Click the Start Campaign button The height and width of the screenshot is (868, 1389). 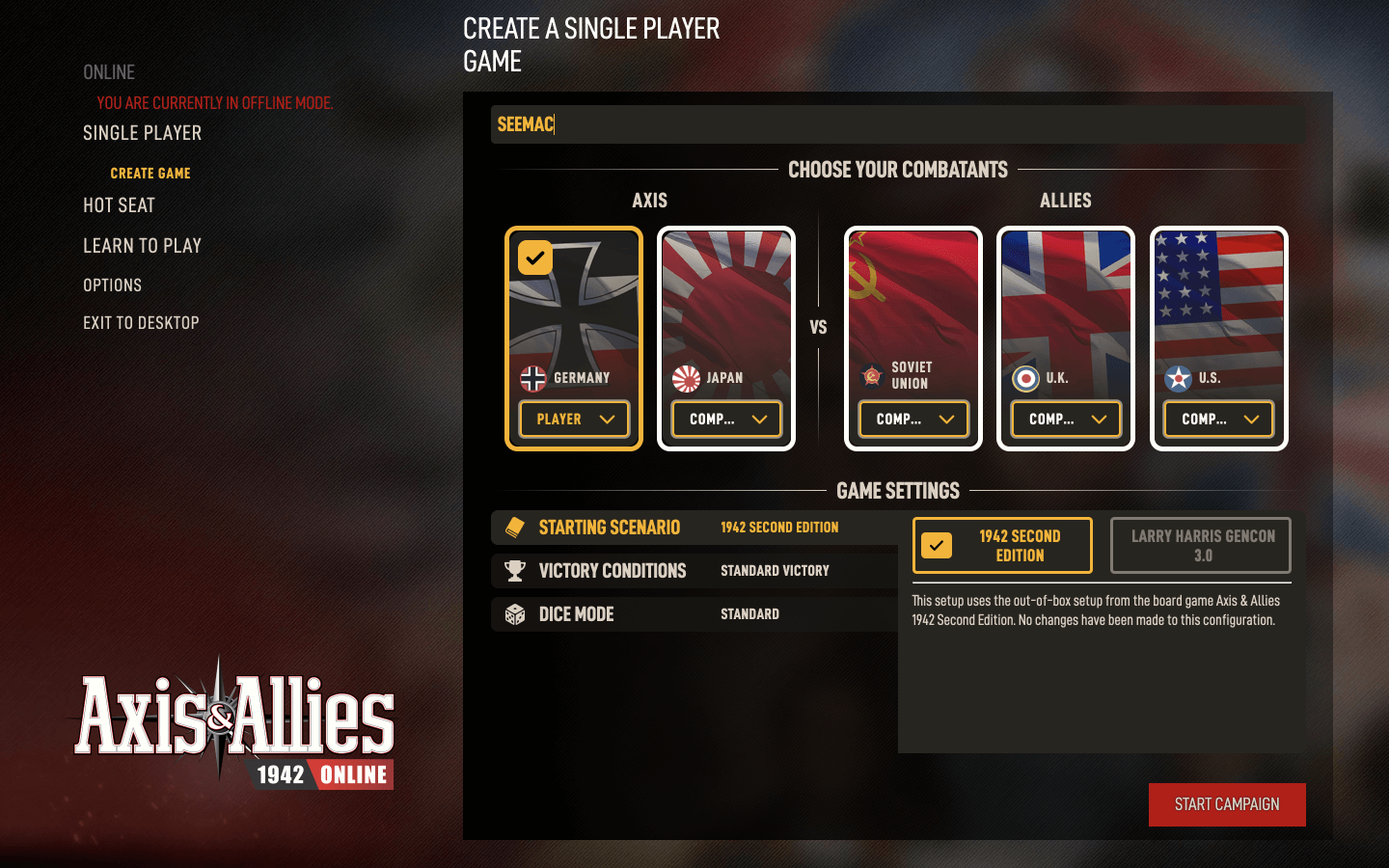(x=1227, y=804)
